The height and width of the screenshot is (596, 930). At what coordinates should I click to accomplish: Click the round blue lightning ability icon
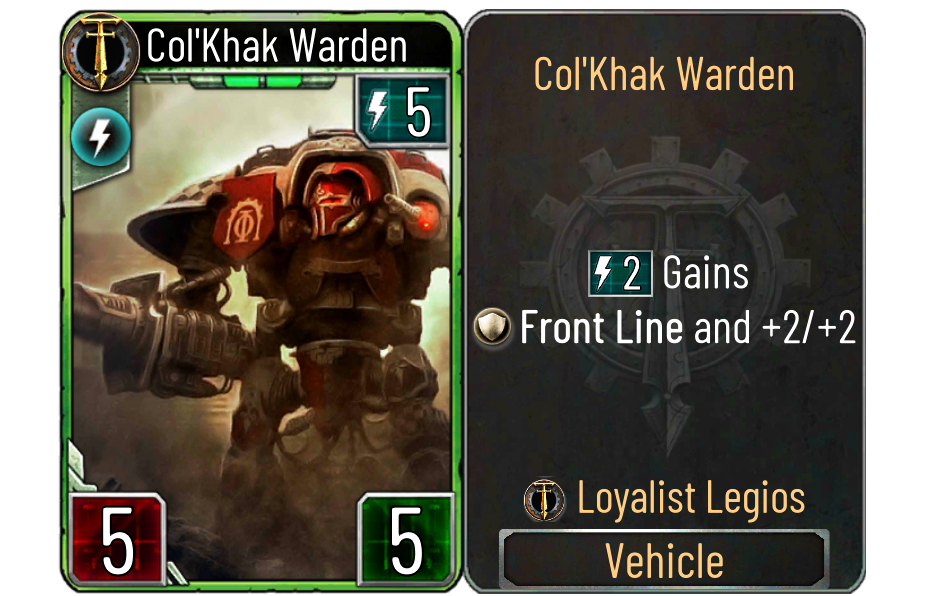point(100,139)
